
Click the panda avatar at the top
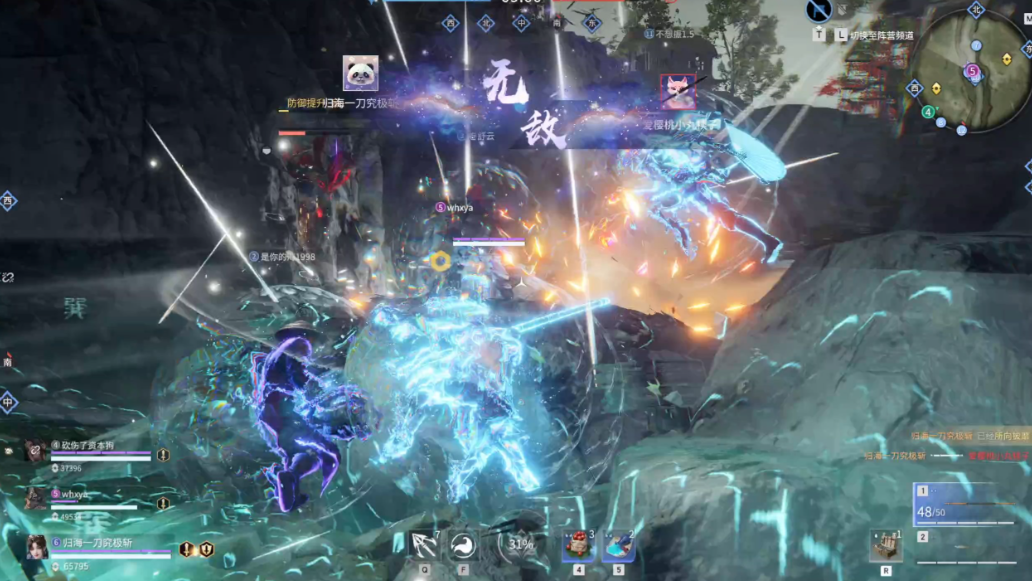tap(360, 72)
